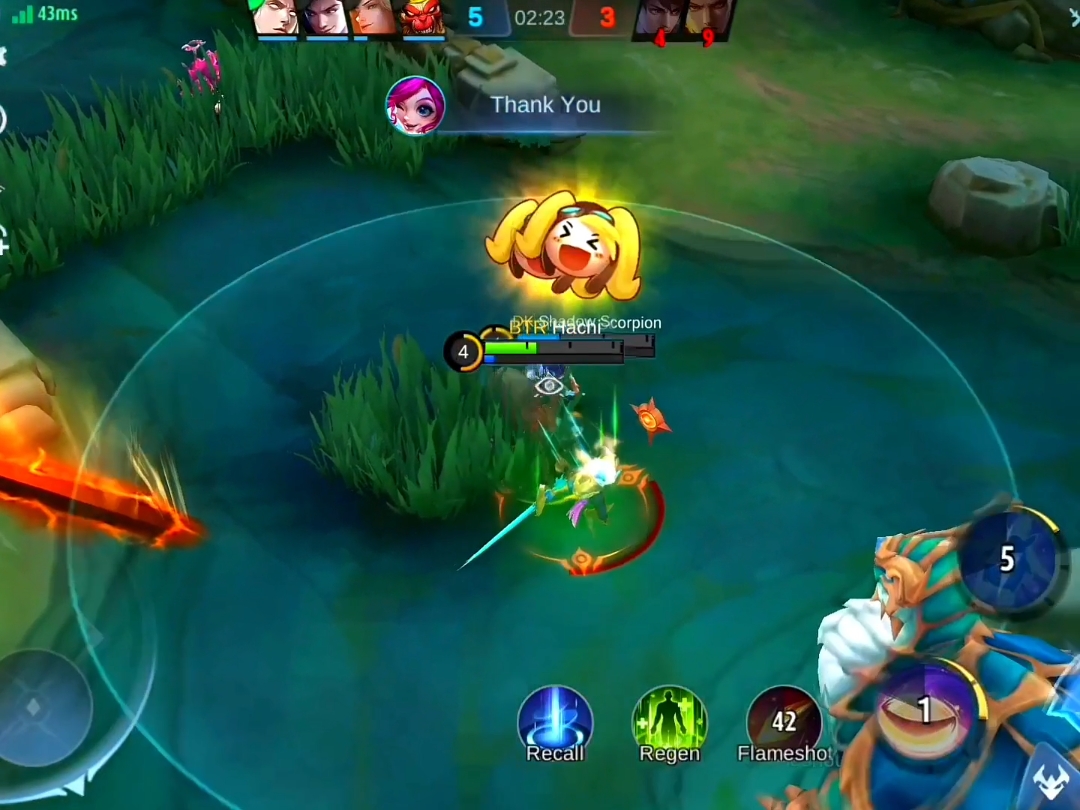
Task: Select the Thank You chat message
Action: click(x=545, y=105)
